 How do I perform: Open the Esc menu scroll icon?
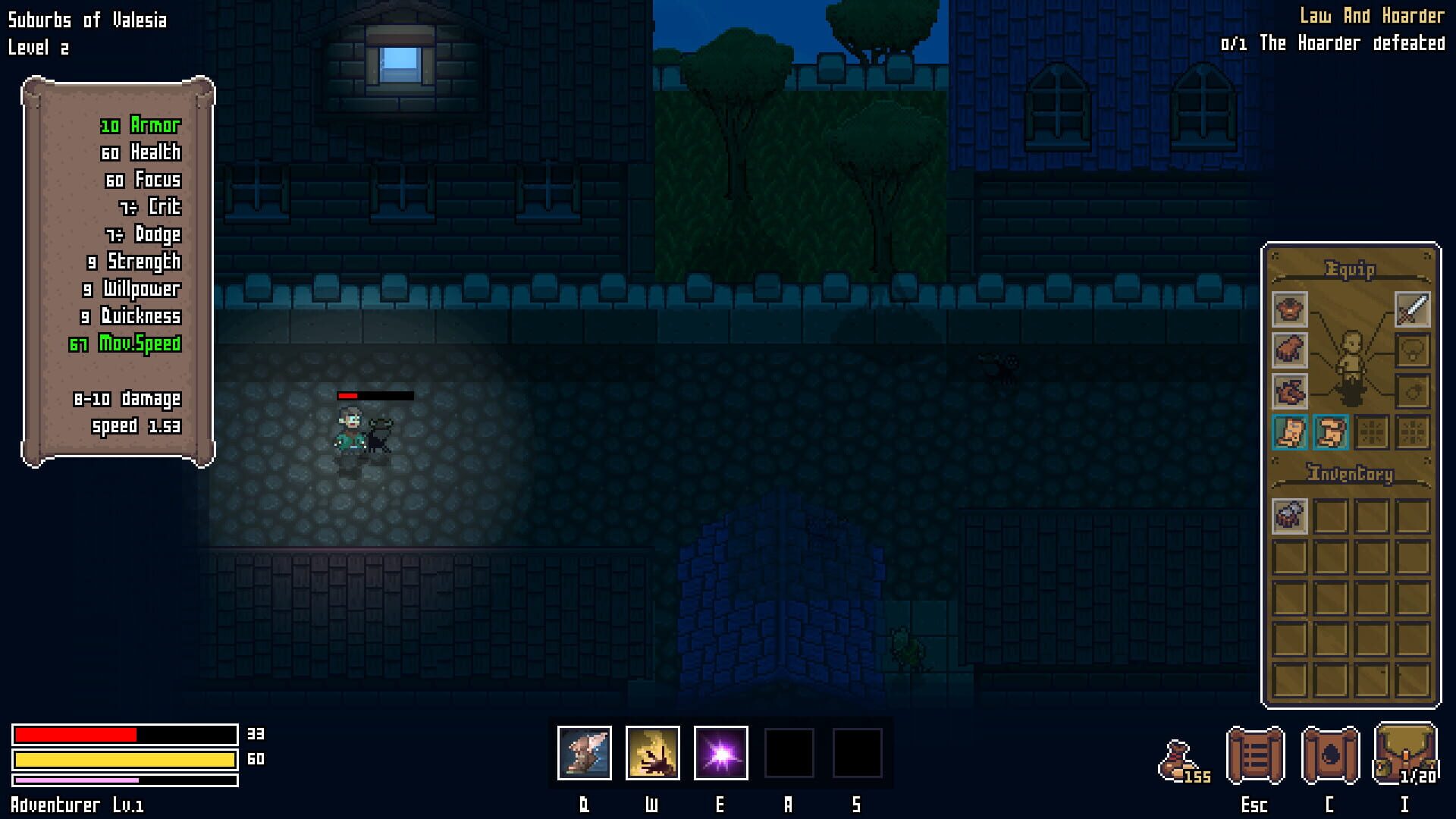coord(1255,756)
